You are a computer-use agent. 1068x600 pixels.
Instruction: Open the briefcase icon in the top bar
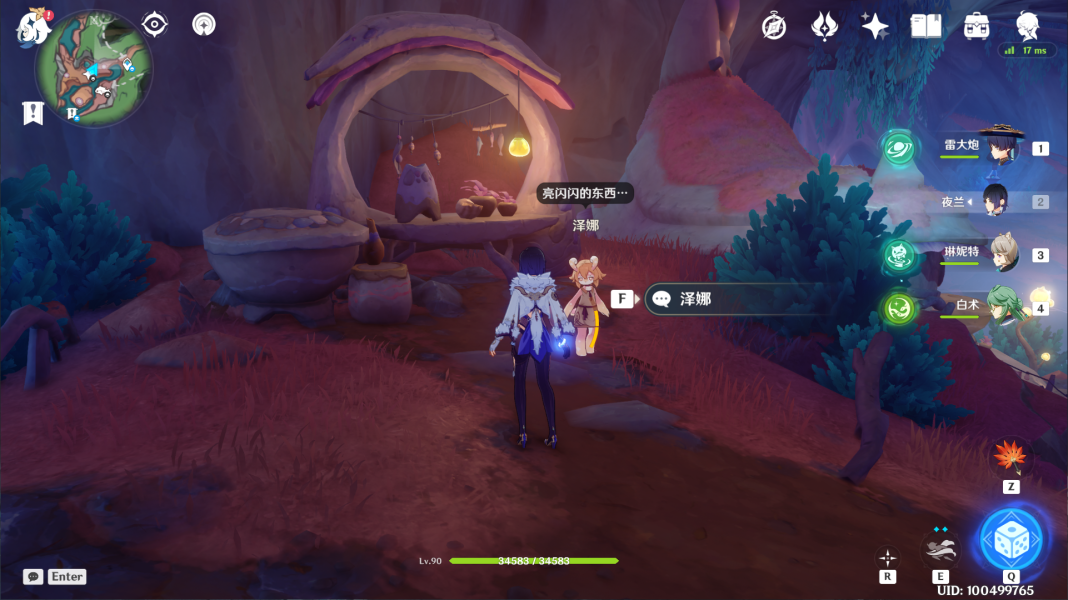[977, 27]
